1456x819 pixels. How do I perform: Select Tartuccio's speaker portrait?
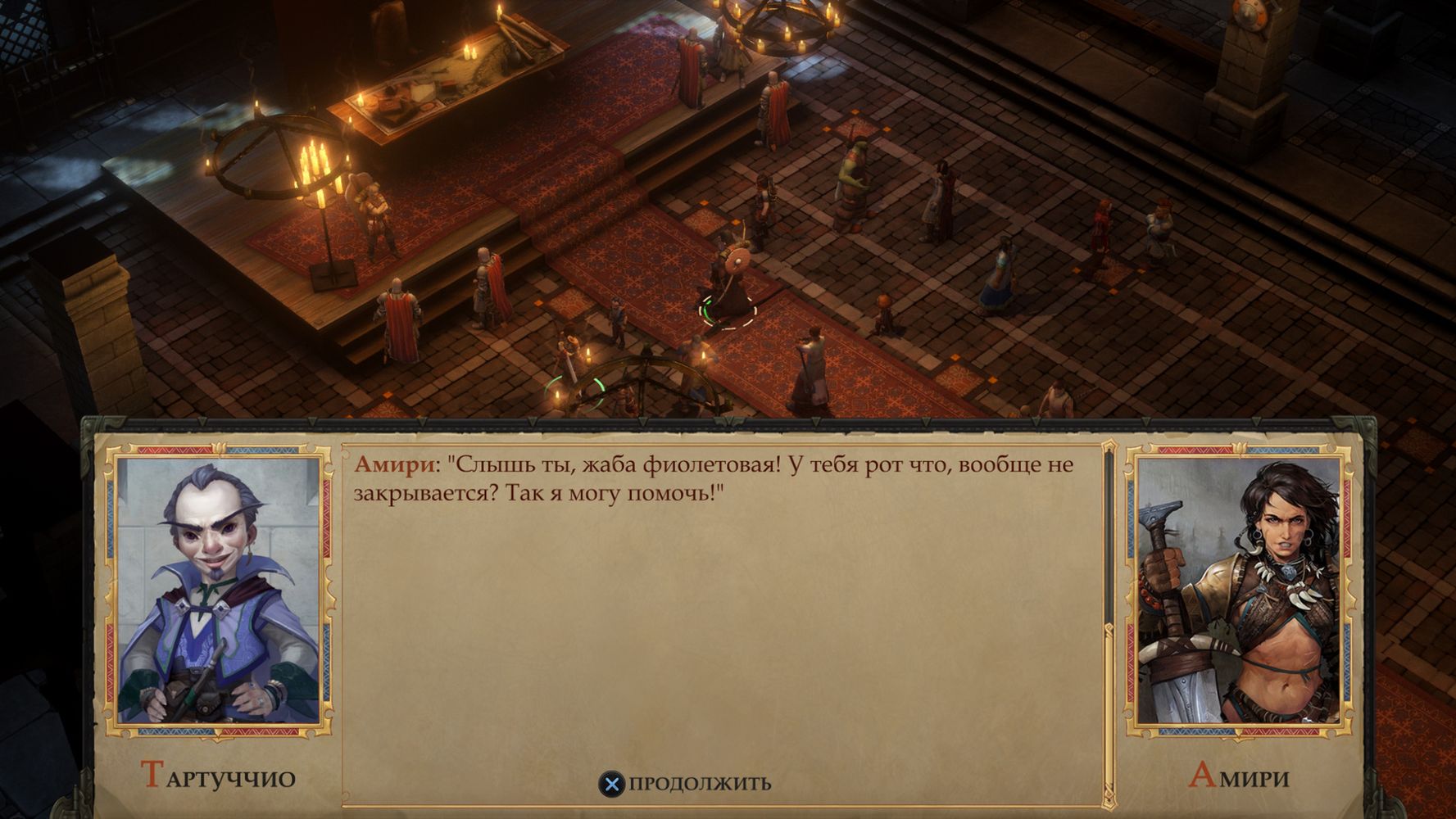pos(218,591)
